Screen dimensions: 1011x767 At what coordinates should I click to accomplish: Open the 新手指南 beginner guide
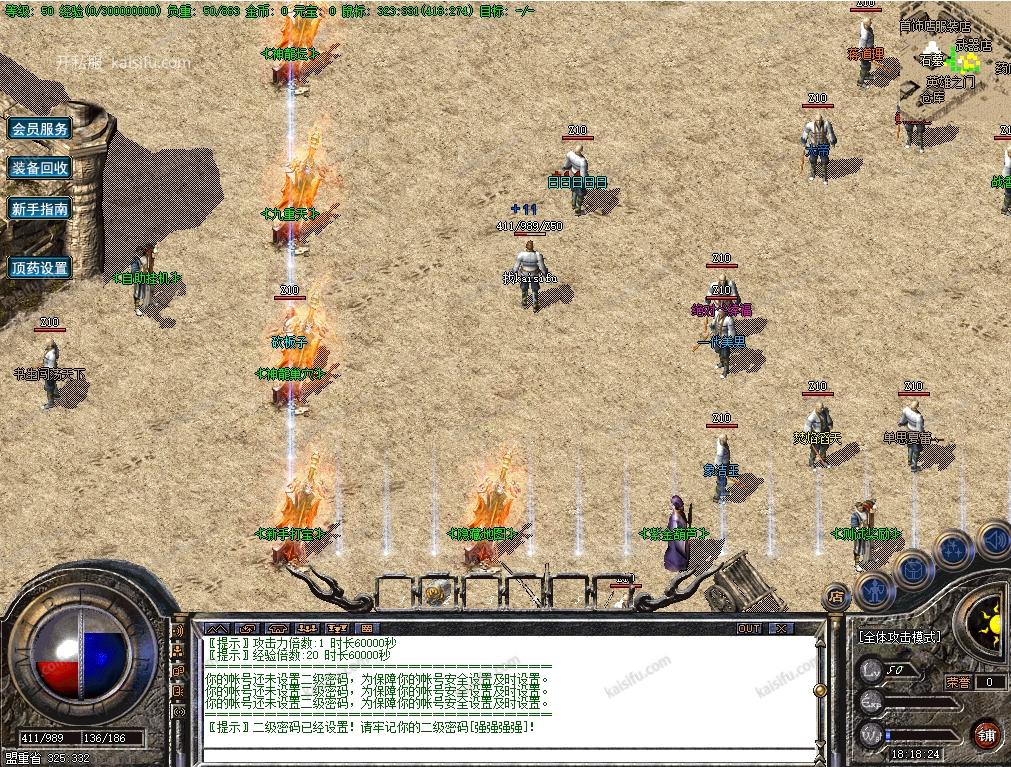click(40, 209)
